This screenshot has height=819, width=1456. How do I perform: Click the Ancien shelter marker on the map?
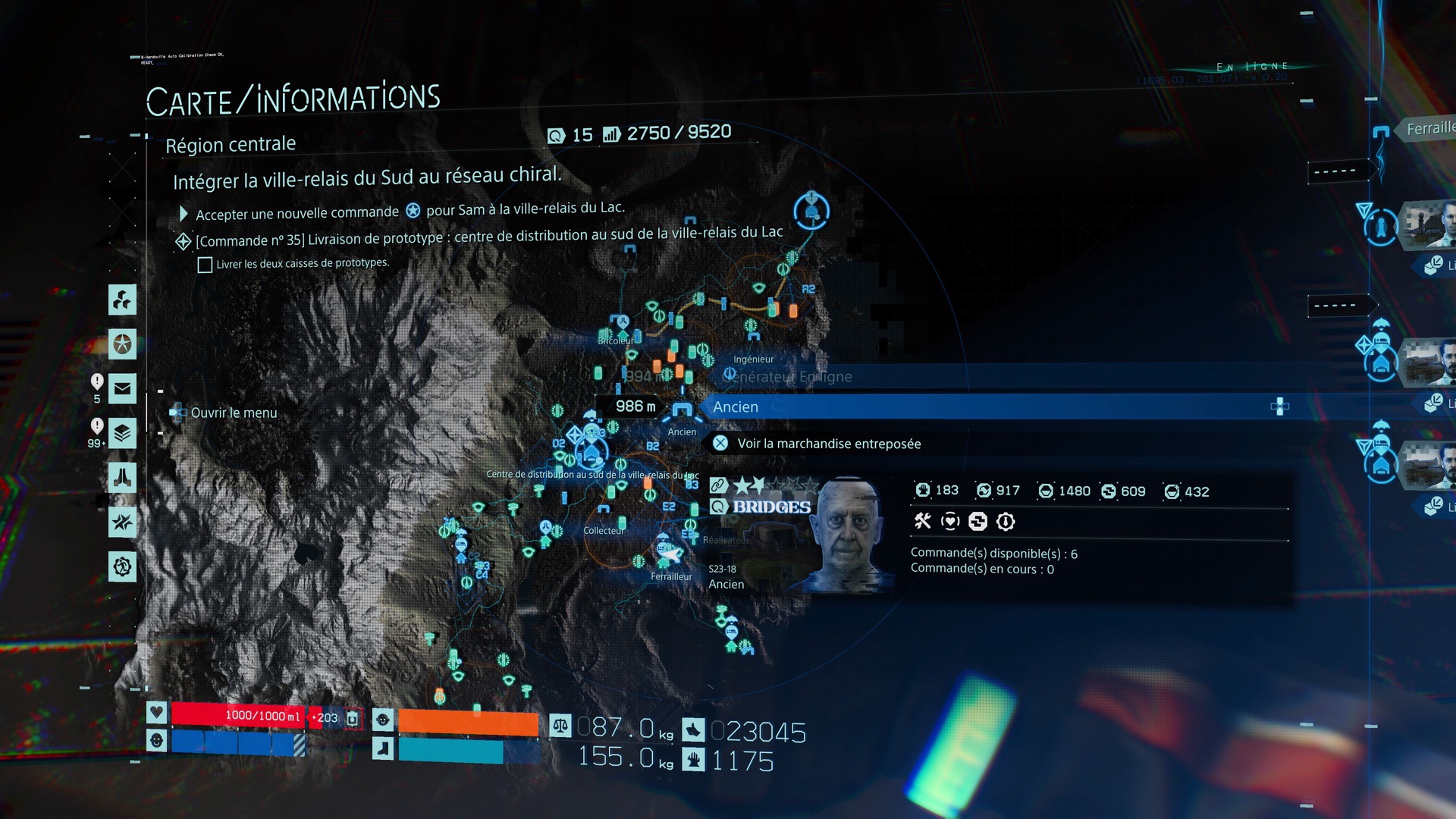click(x=682, y=412)
